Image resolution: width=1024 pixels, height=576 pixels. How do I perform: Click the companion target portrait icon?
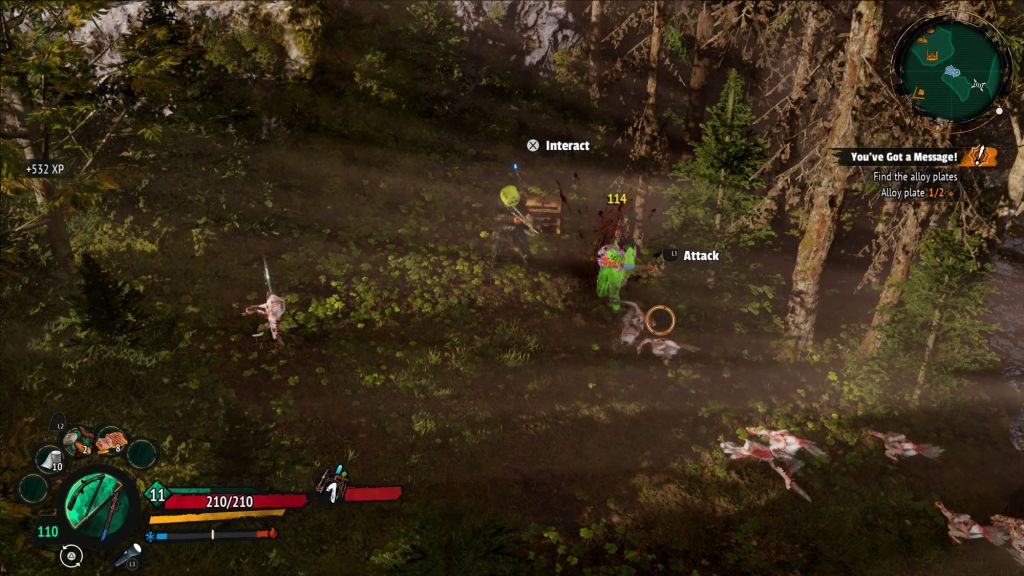pyautogui.click(x=332, y=486)
